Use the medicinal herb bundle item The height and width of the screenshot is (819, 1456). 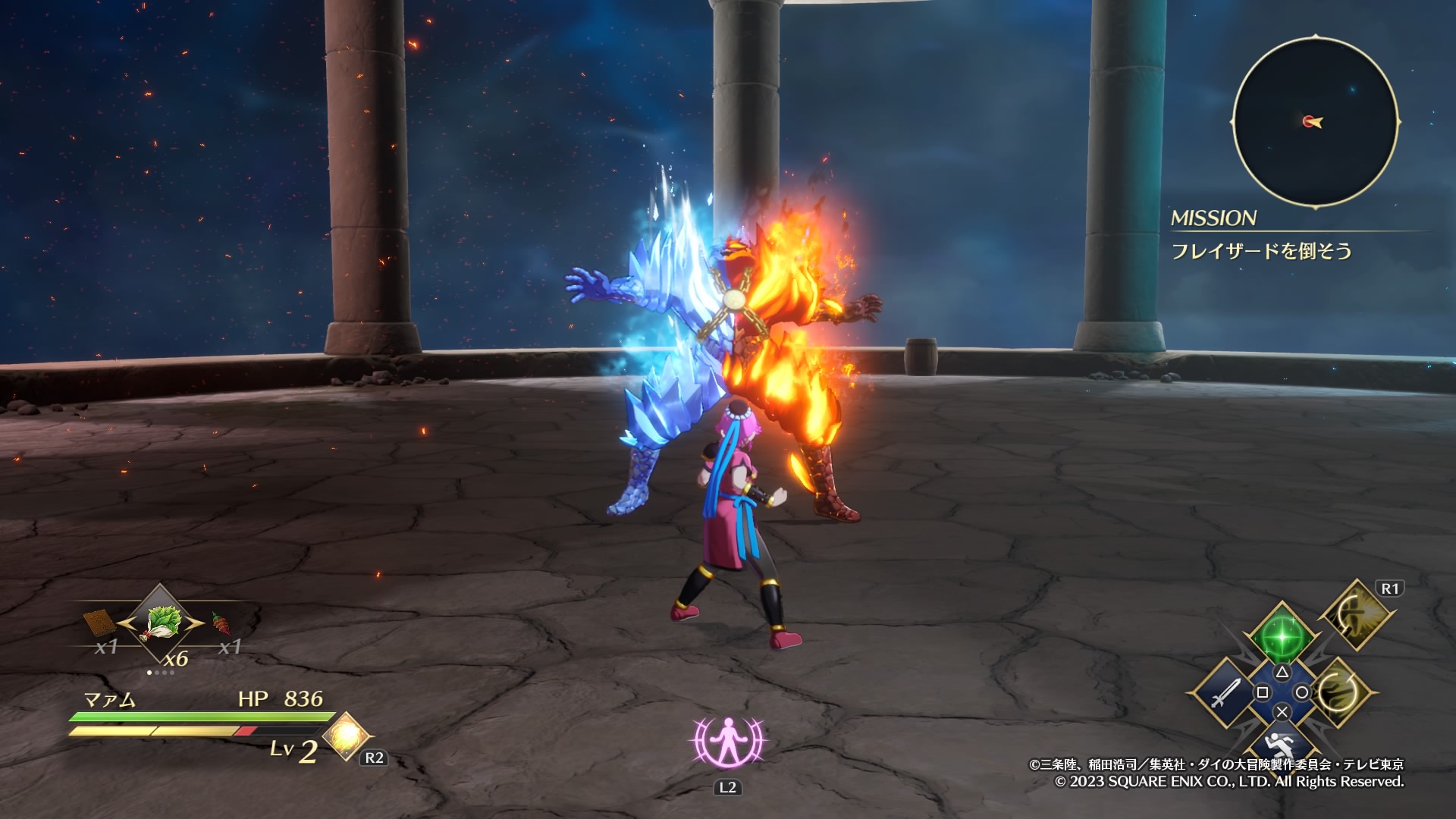point(160,623)
